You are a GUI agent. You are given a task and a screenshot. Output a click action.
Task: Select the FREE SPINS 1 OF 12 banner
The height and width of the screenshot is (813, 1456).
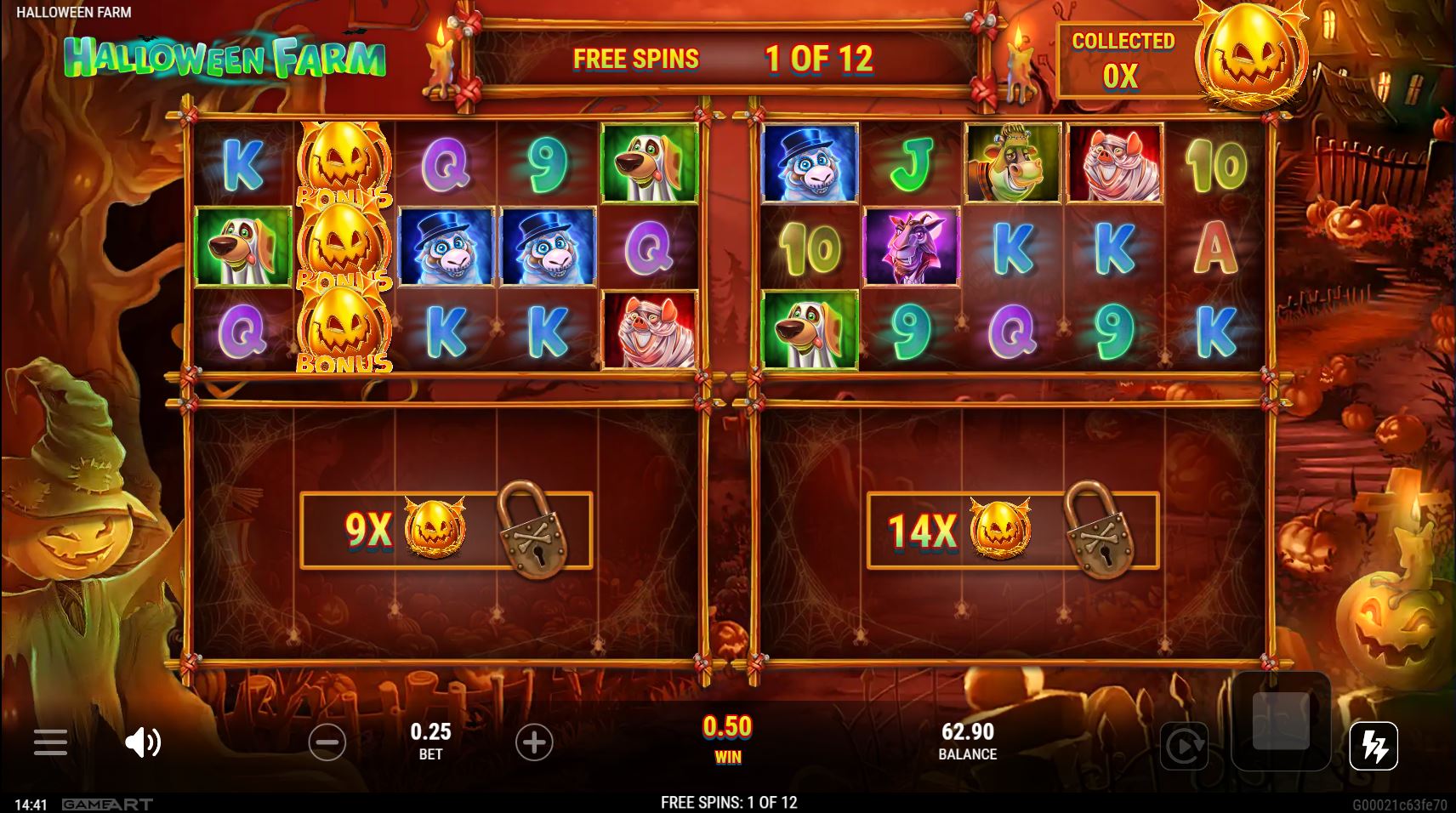pyautogui.click(x=727, y=59)
